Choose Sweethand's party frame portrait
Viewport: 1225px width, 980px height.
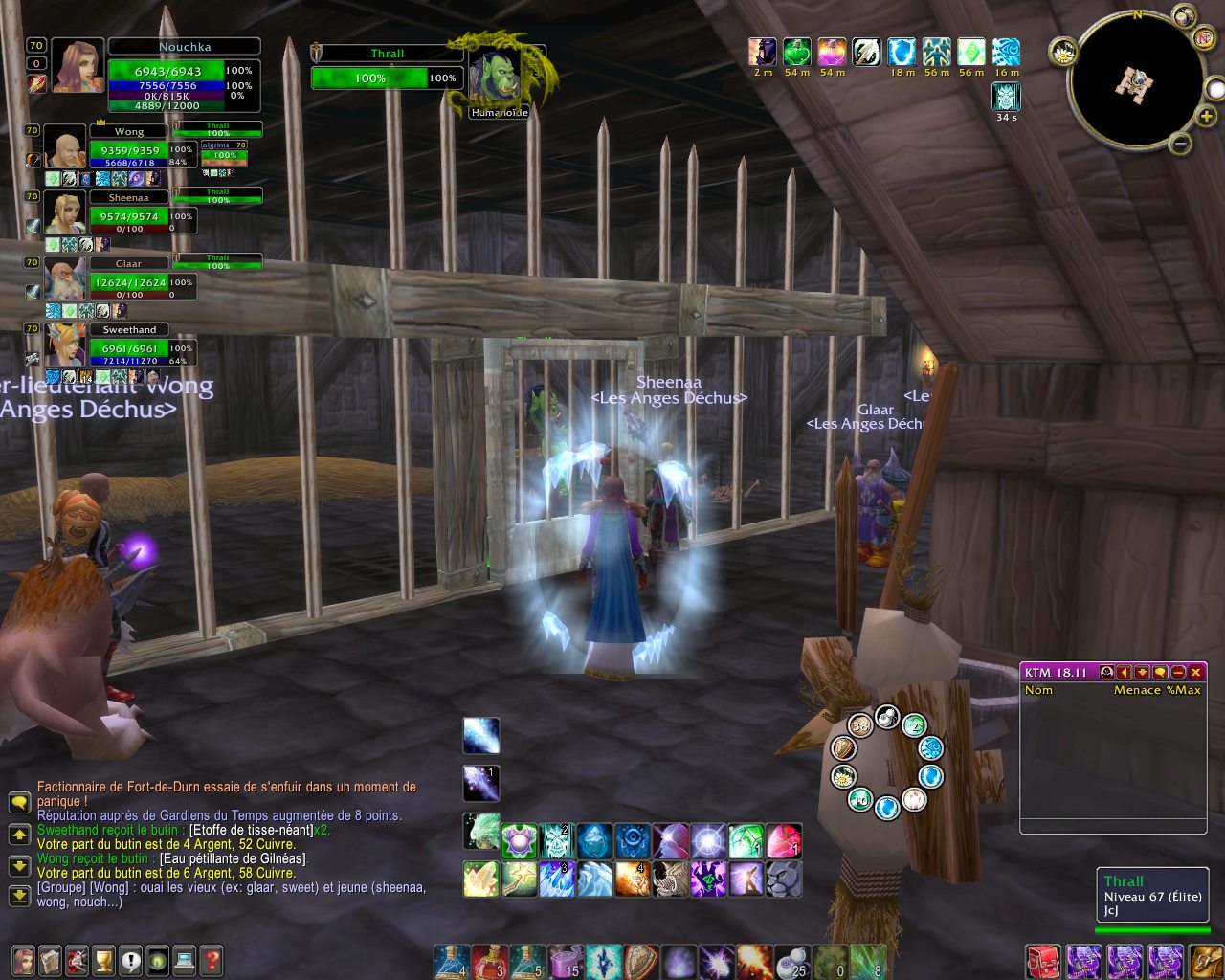coord(65,345)
